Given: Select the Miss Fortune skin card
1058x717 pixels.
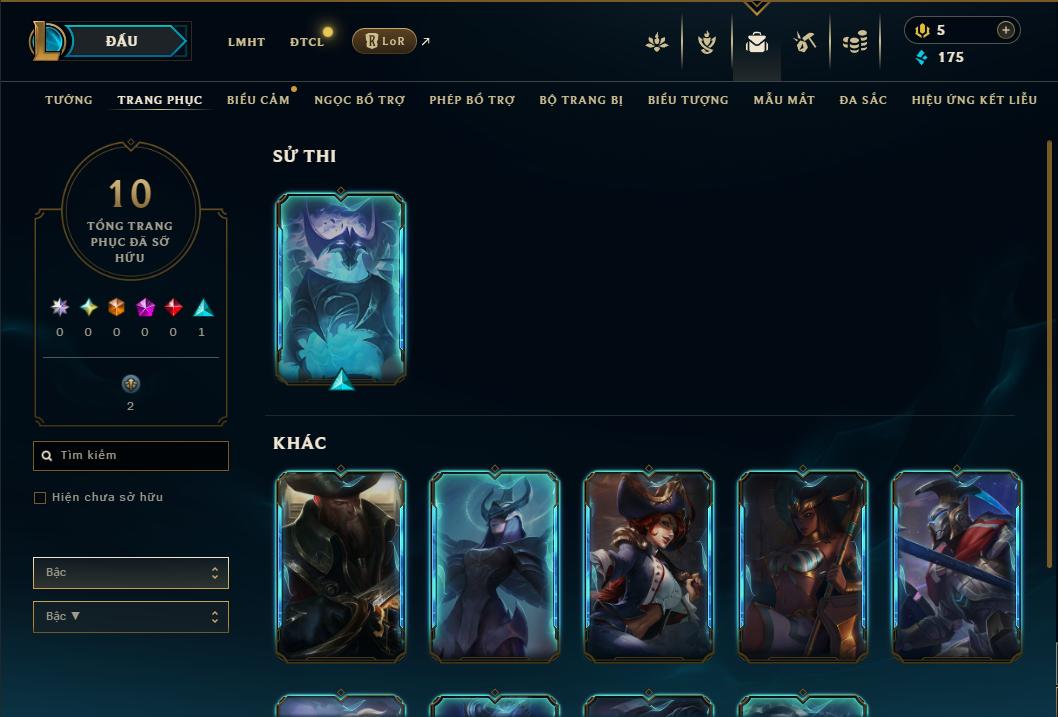Looking at the screenshot, I should coord(649,567).
